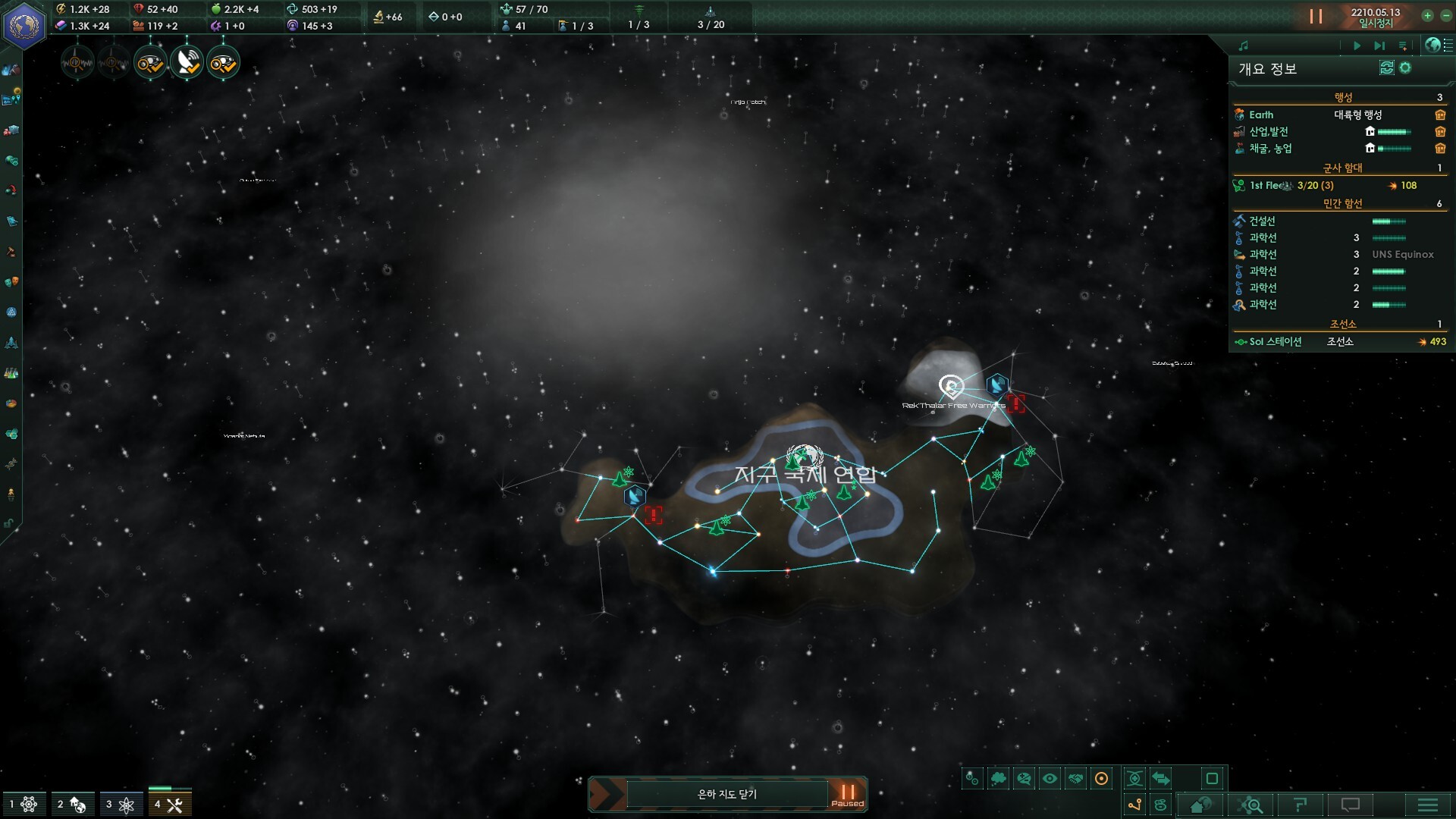Go to home planet button
This screenshot has height=819, width=1456.
(x=1200, y=805)
